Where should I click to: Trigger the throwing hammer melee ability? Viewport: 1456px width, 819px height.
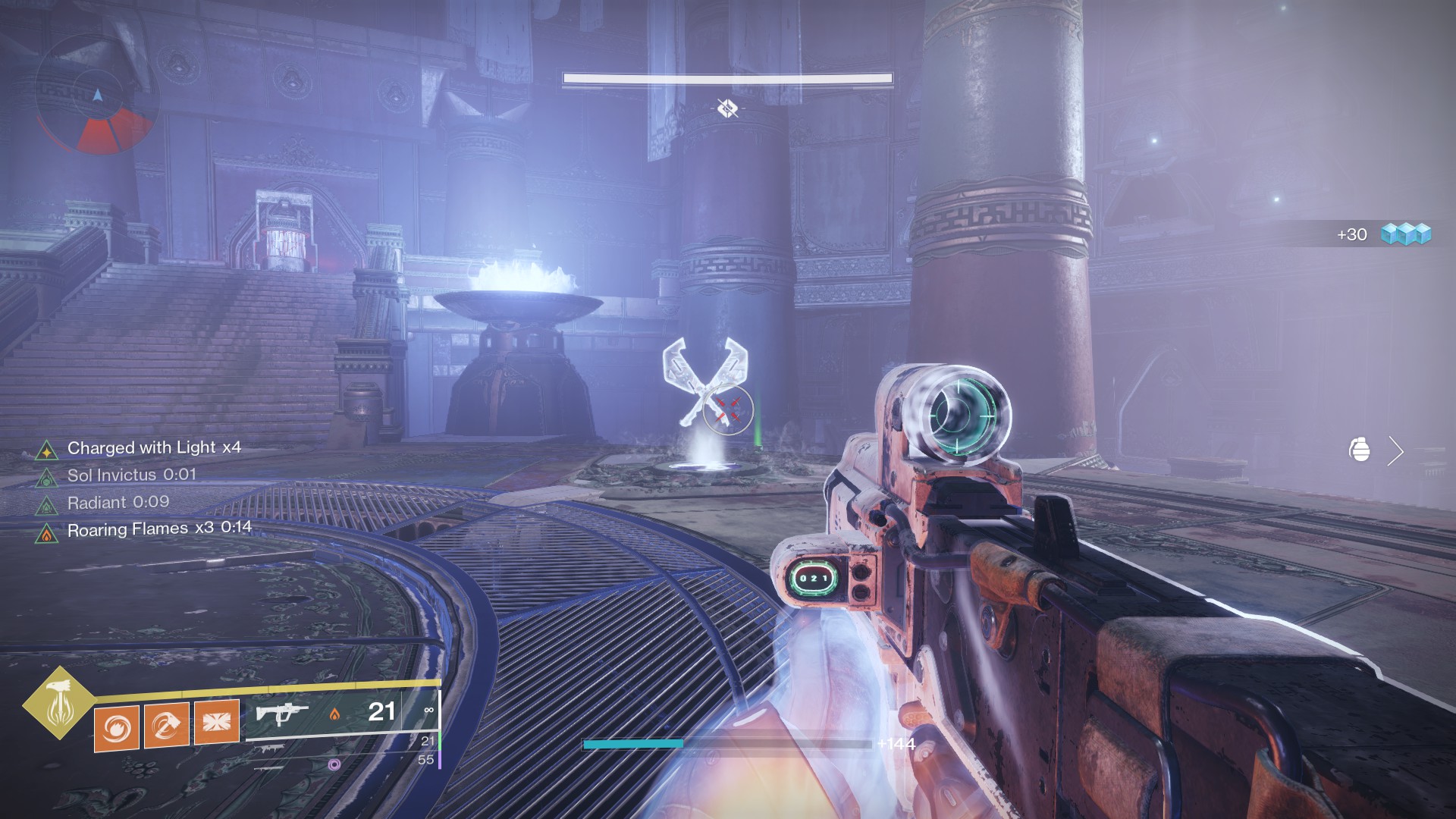coord(166,725)
